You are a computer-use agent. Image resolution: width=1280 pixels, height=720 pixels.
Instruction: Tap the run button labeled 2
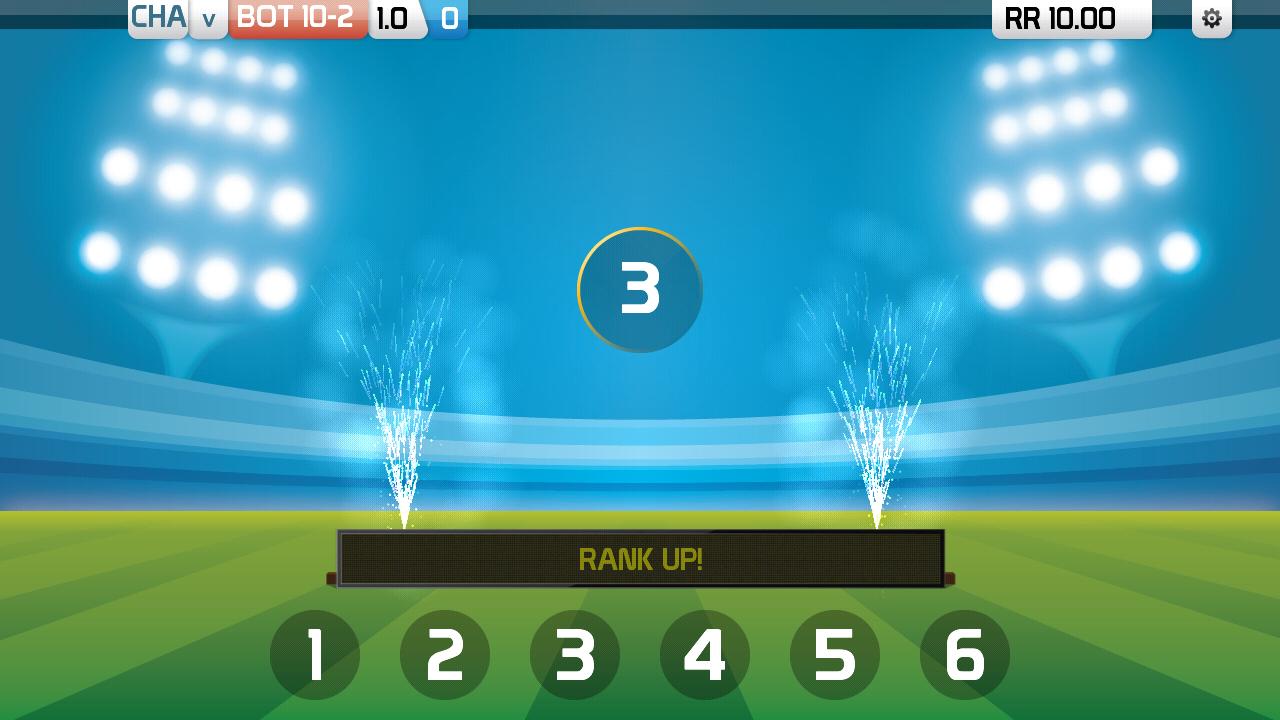(444, 655)
